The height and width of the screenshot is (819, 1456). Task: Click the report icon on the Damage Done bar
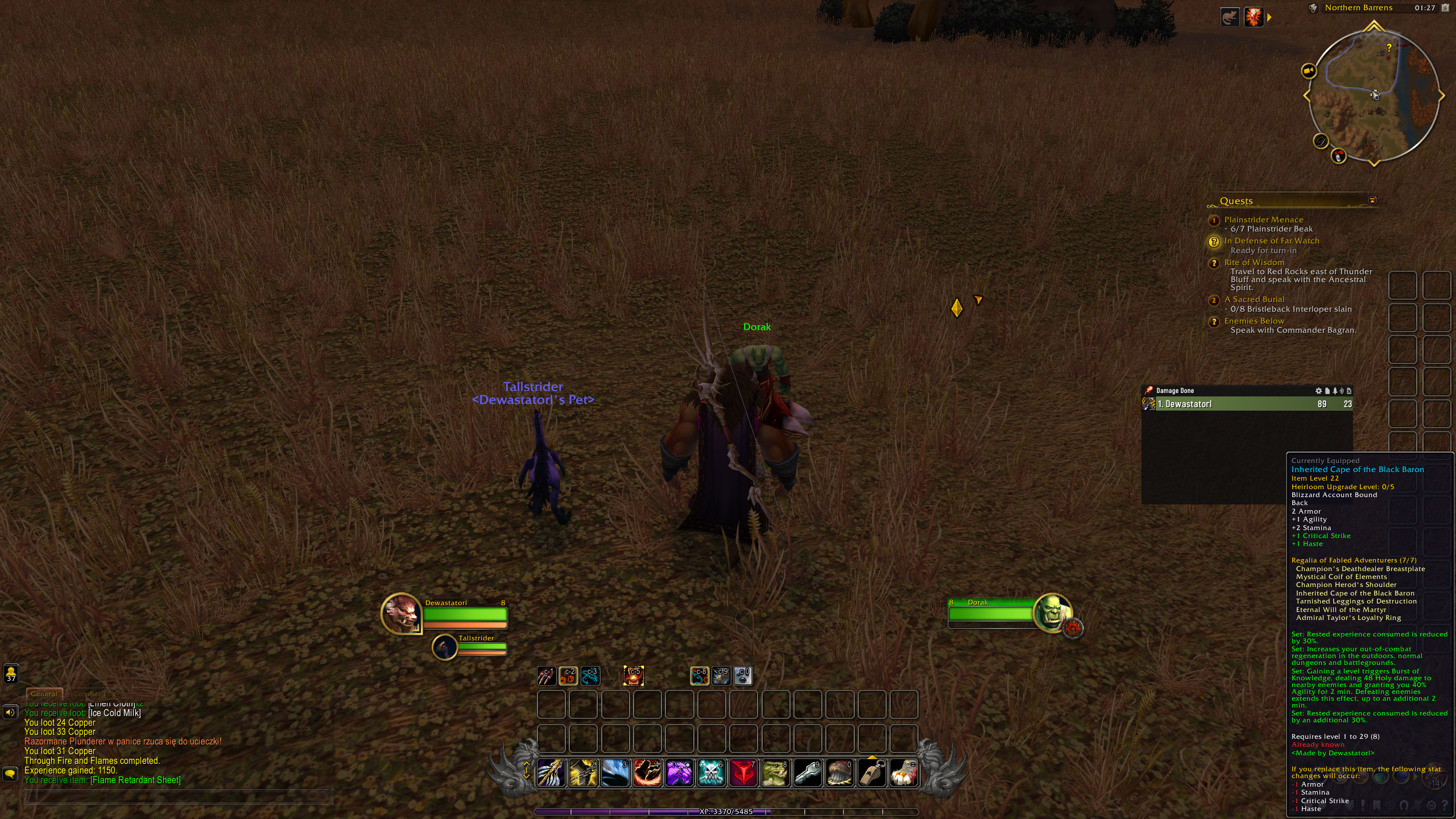click(1327, 390)
